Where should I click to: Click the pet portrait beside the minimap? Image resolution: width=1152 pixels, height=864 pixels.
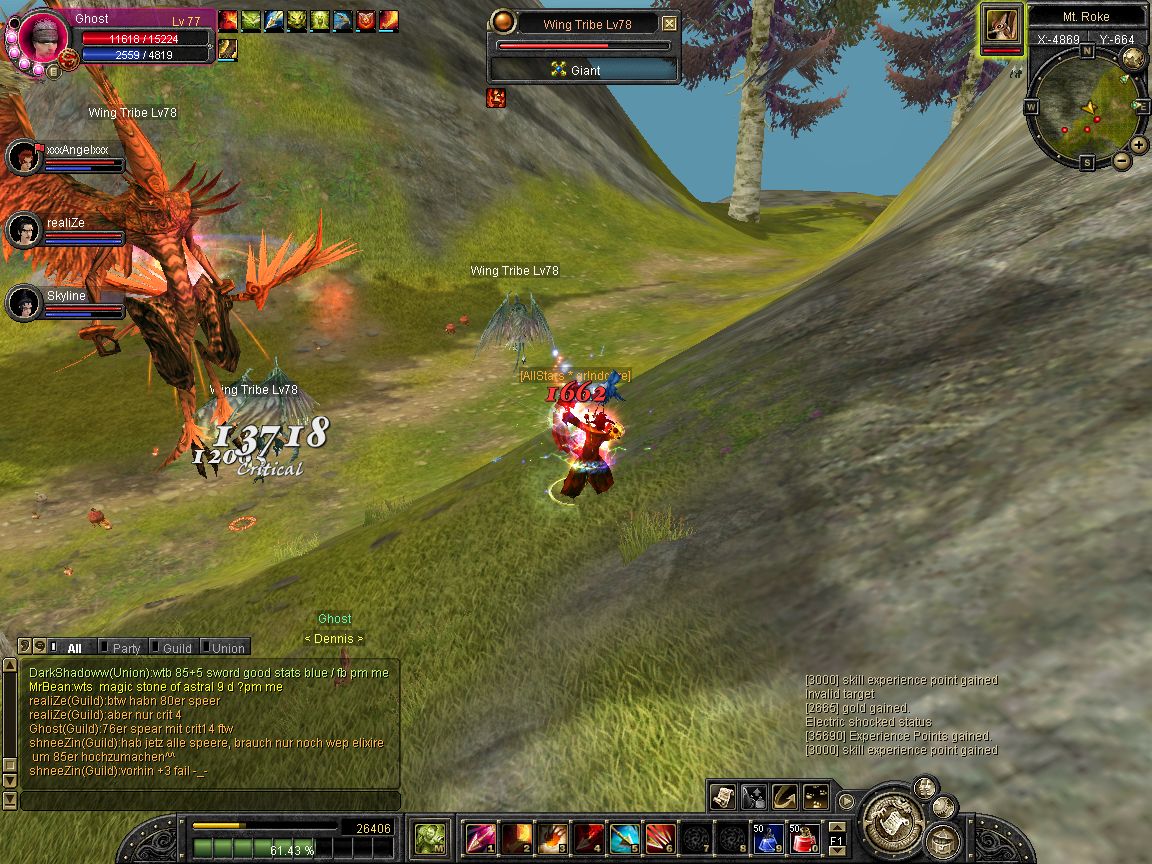(x=1002, y=24)
